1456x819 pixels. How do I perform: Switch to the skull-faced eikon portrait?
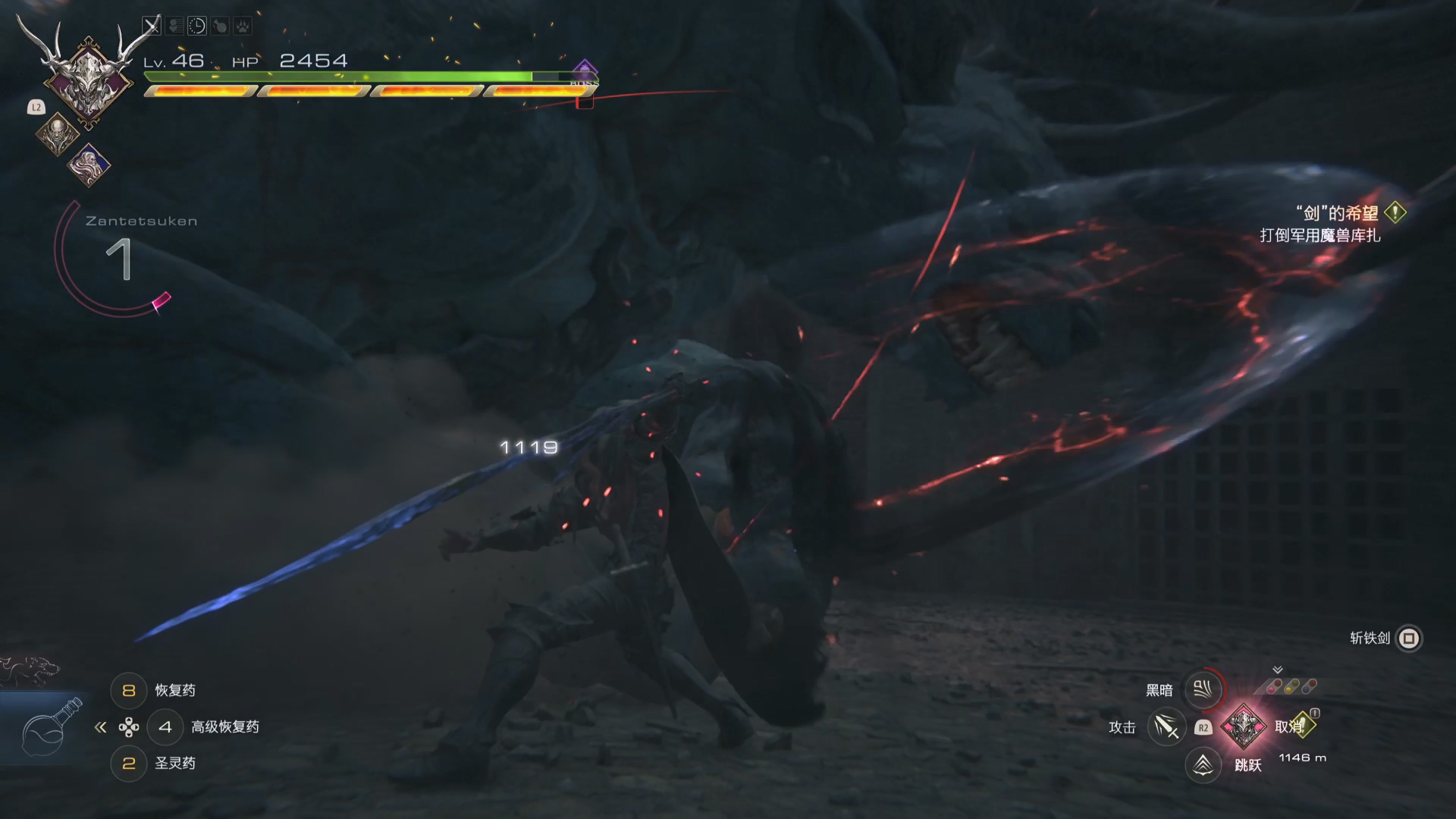click(x=58, y=134)
